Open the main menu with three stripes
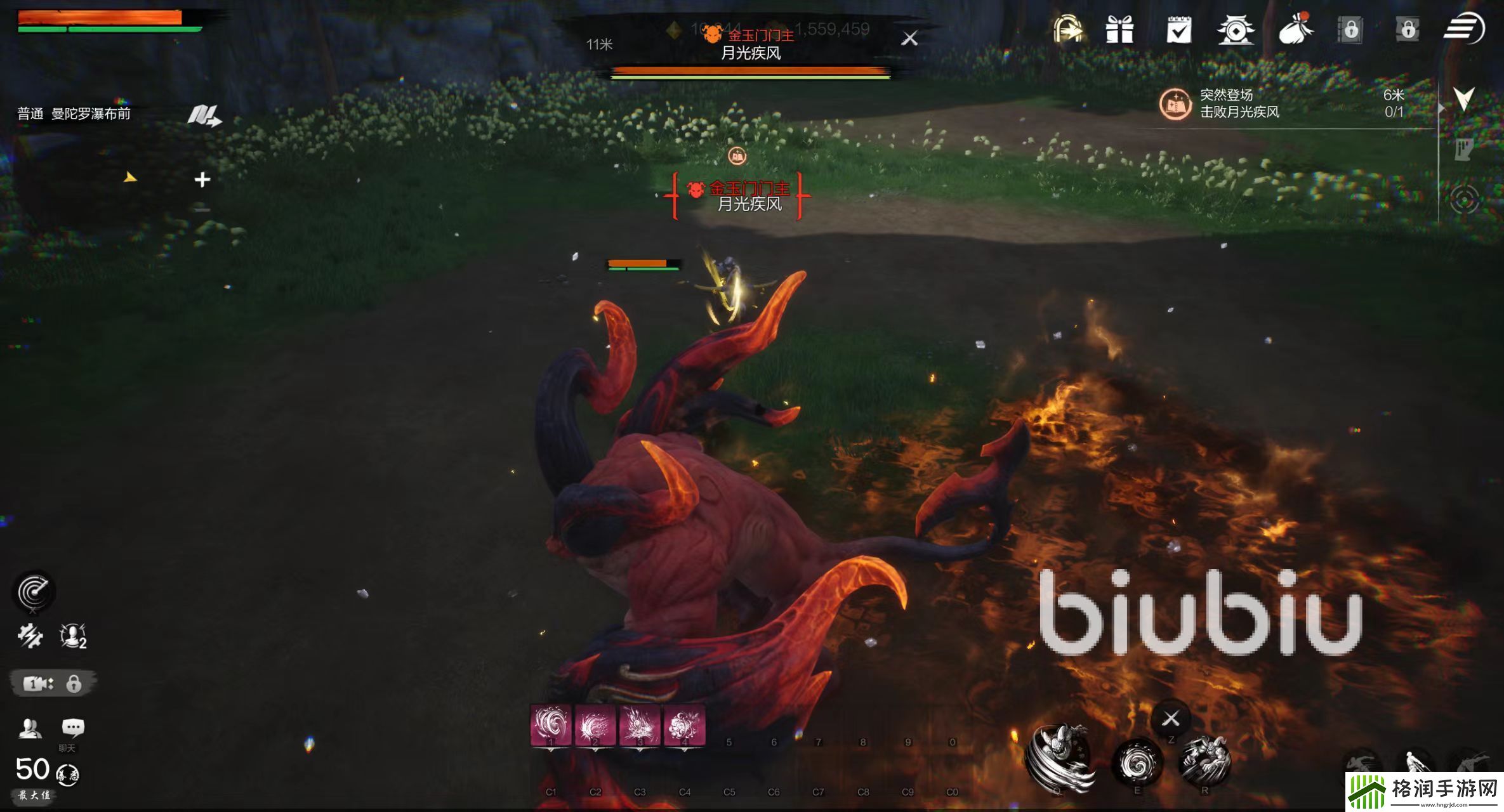 [x=1464, y=29]
